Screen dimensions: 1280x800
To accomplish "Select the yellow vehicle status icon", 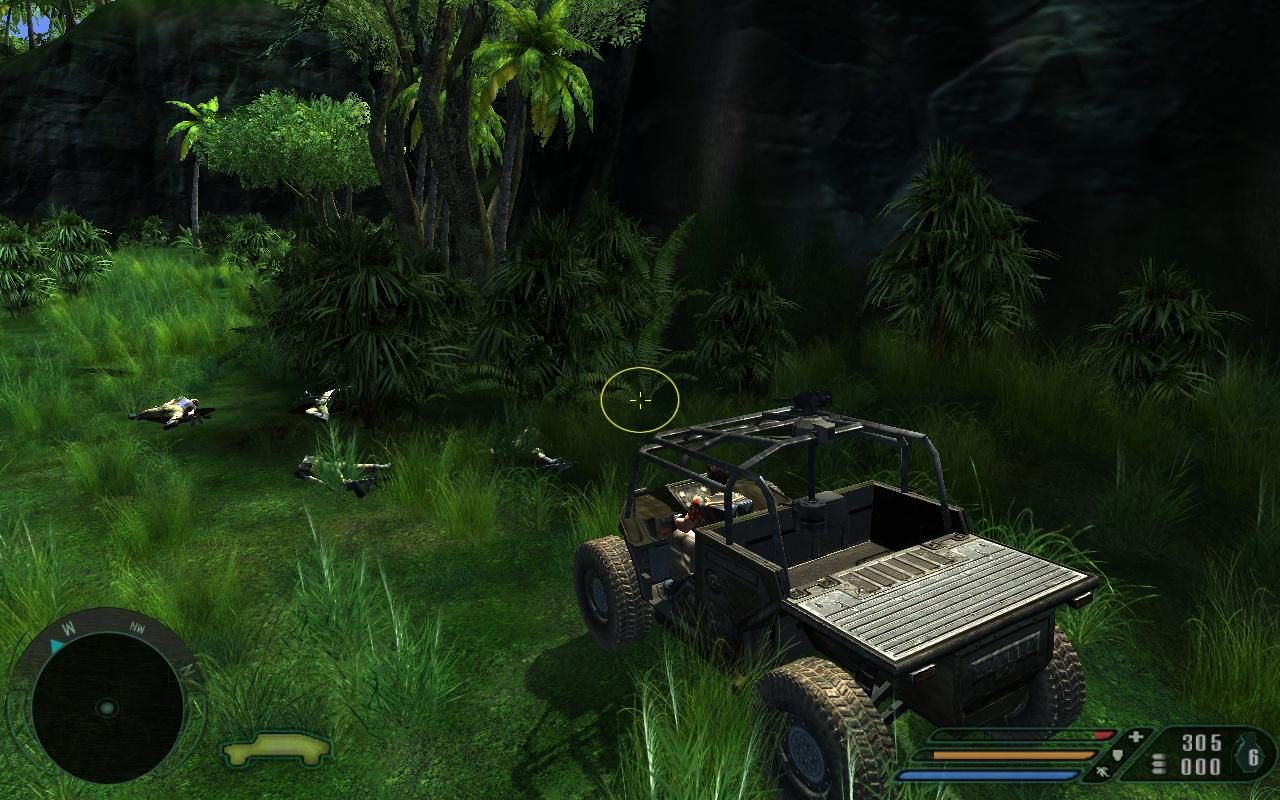I will point(277,748).
